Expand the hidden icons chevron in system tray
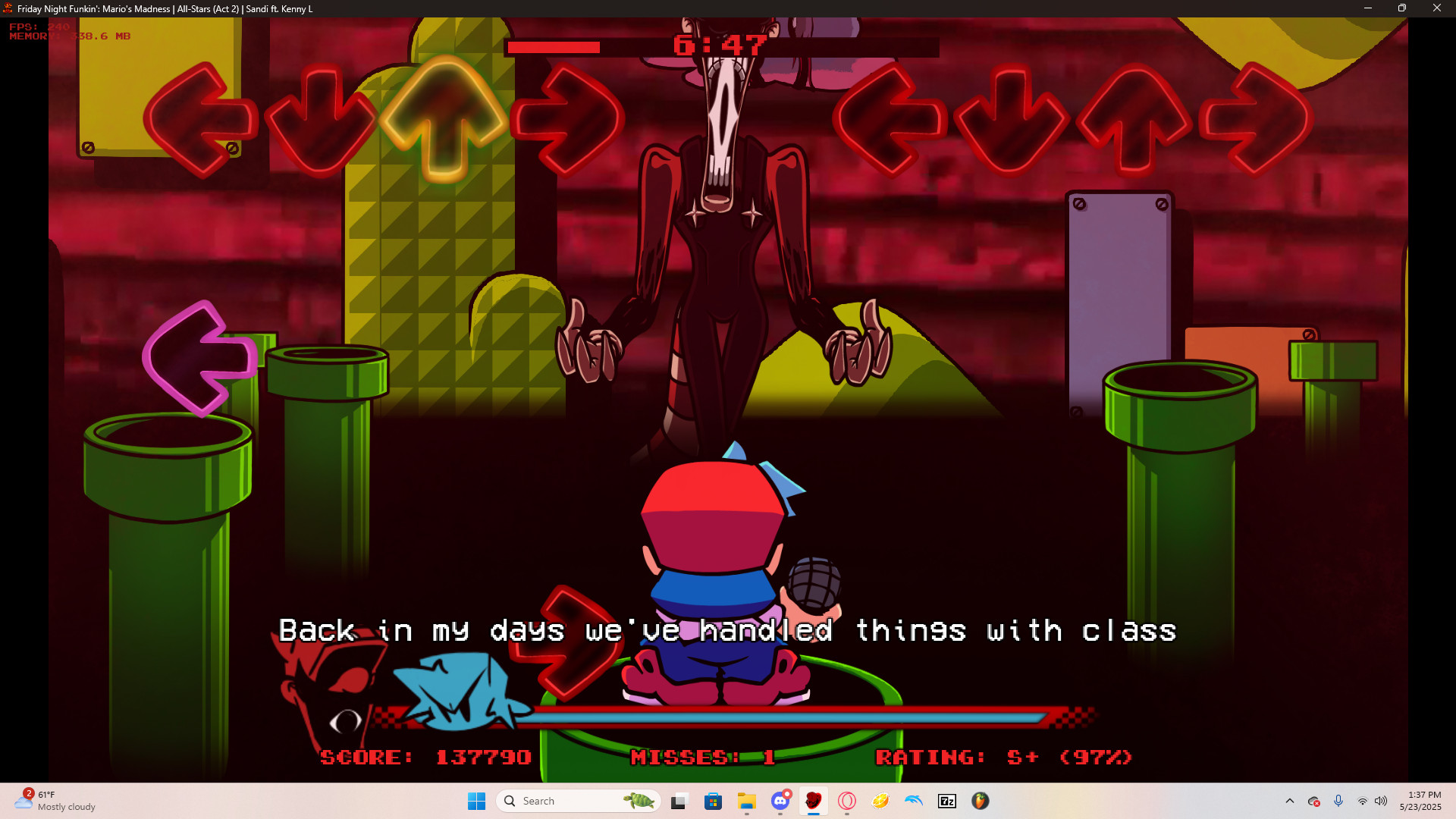The height and width of the screenshot is (819, 1456). click(x=1290, y=802)
